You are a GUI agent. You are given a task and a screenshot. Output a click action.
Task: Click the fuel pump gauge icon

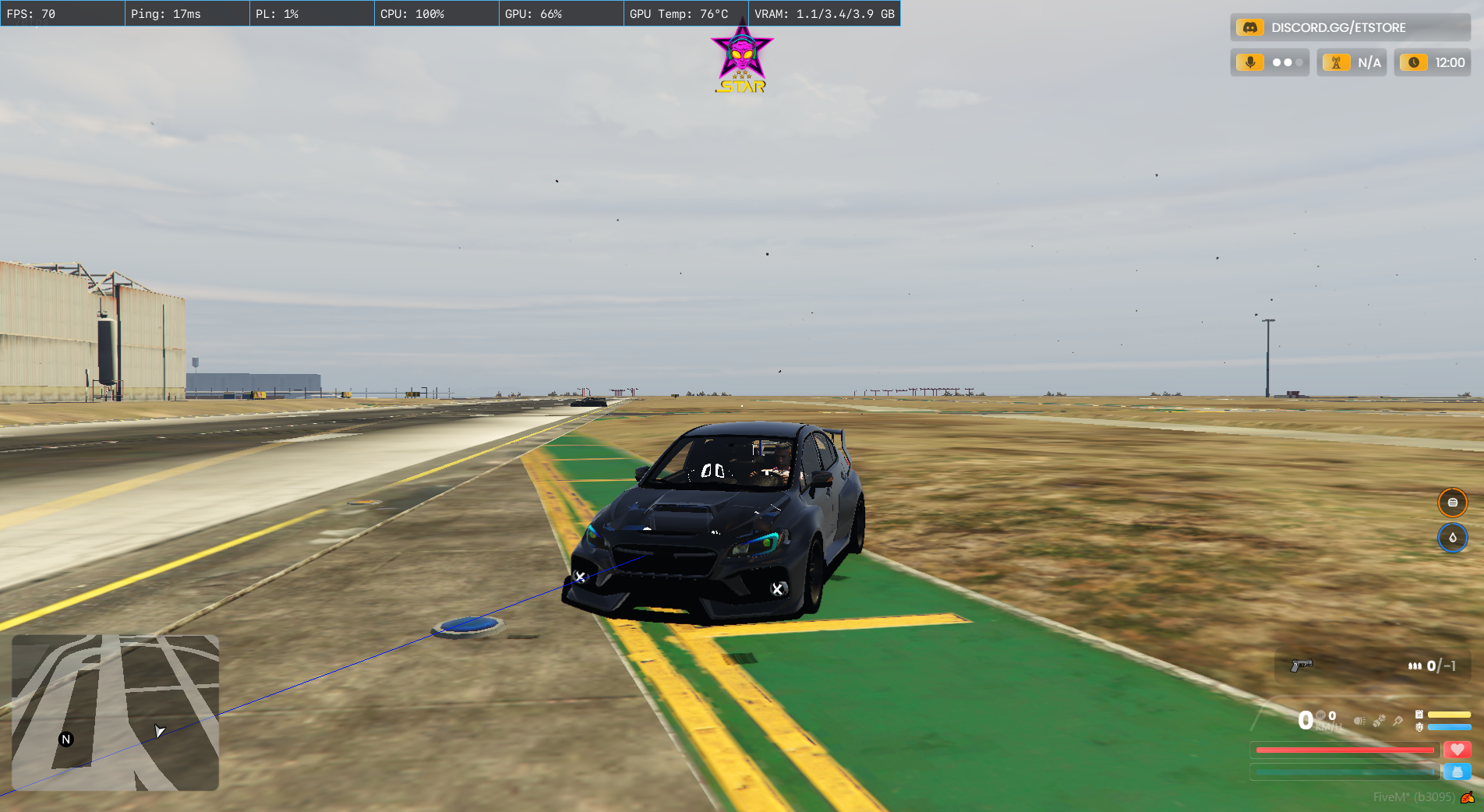coord(1419,715)
